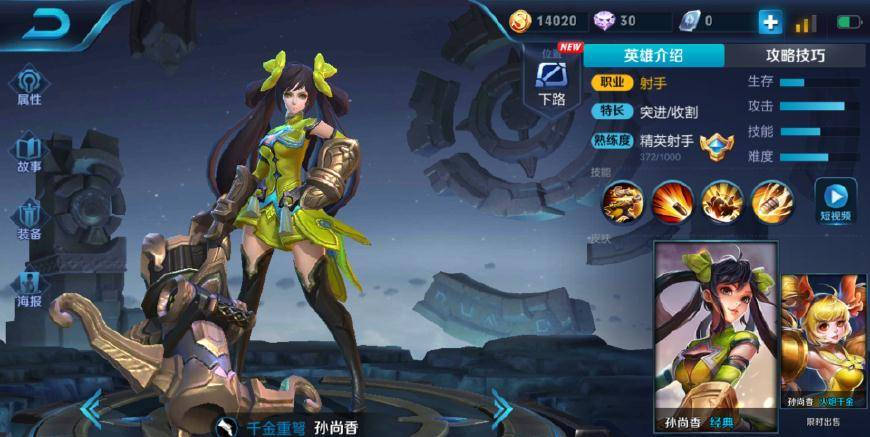This screenshot has height=437, width=870.
Task: Click the blue plus button to add currency
Action: click(x=770, y=21)
